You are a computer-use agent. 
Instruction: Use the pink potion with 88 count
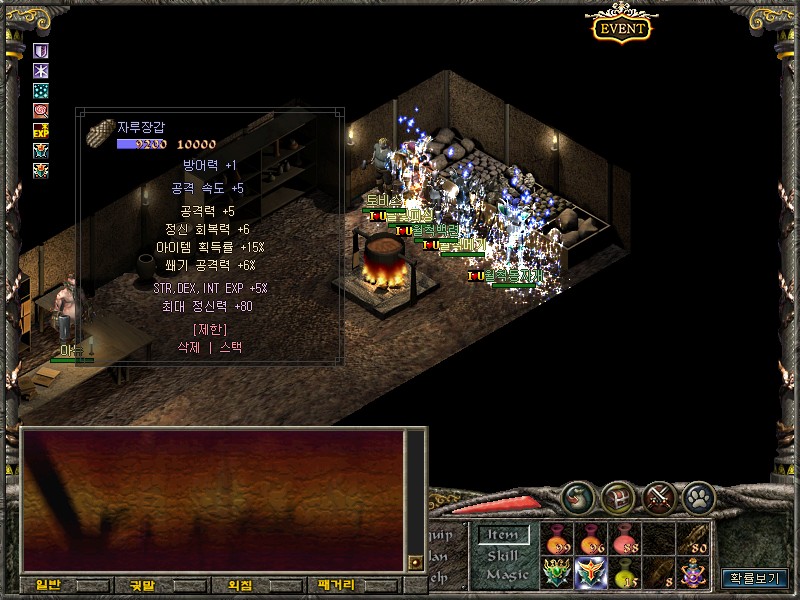[x=626, y=540]
